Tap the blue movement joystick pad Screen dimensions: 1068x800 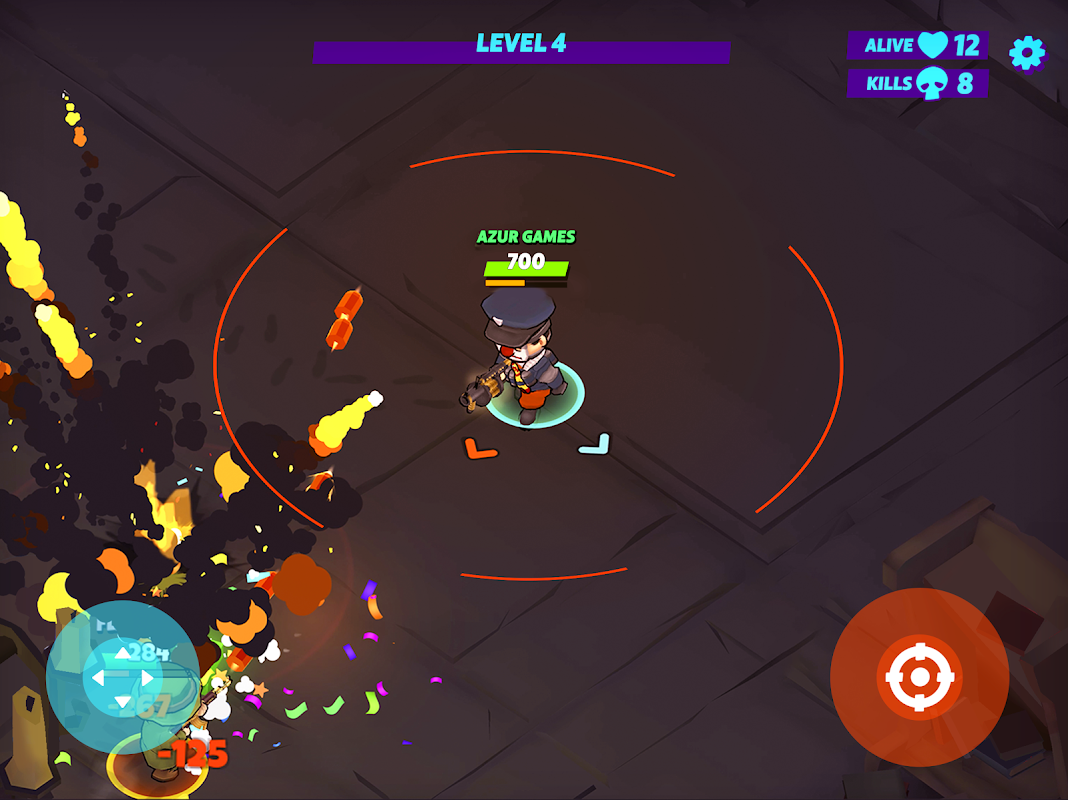click(x=122, y=677)
